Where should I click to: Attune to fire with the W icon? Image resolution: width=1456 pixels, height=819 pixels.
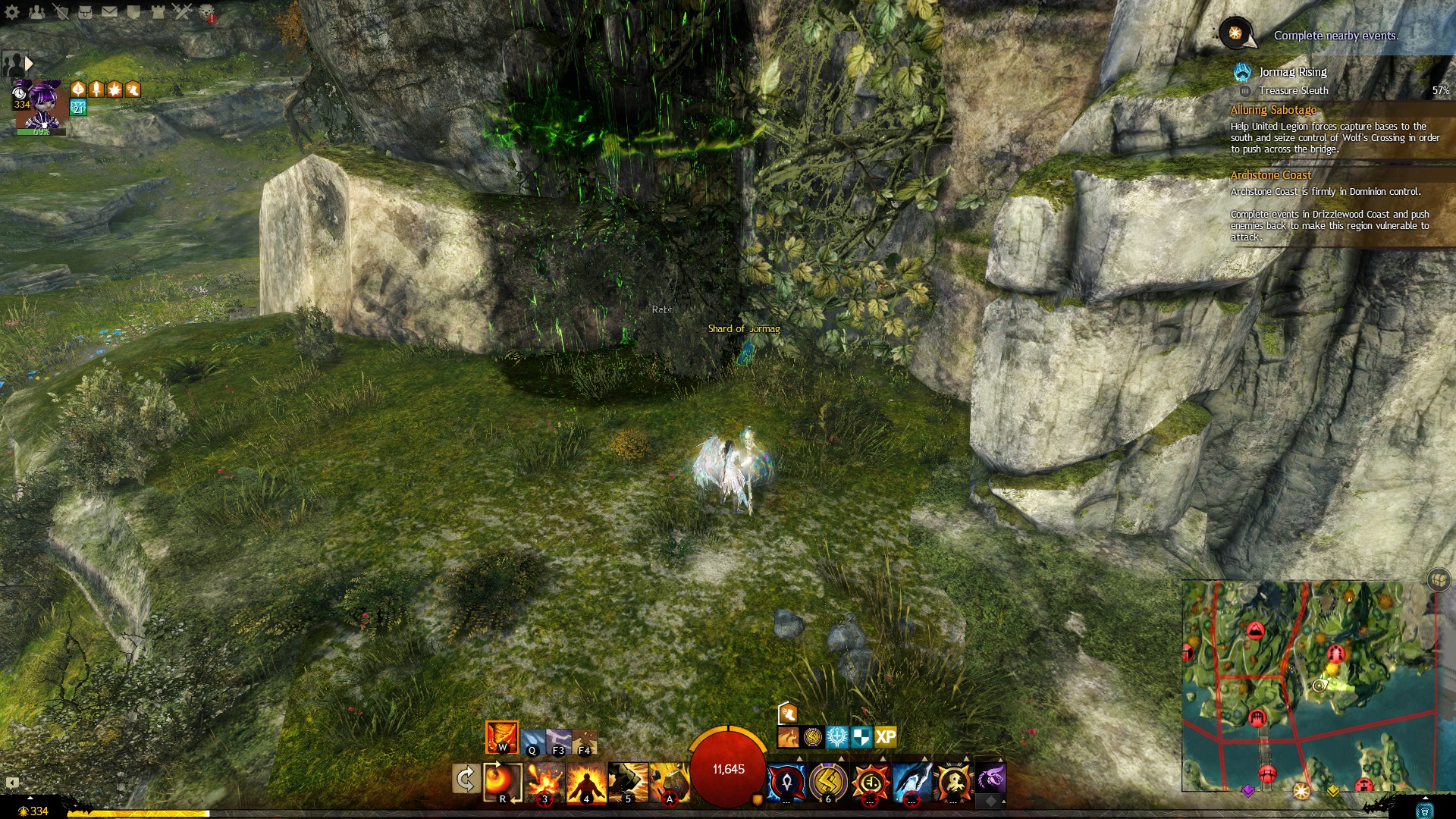pos(501,737)
